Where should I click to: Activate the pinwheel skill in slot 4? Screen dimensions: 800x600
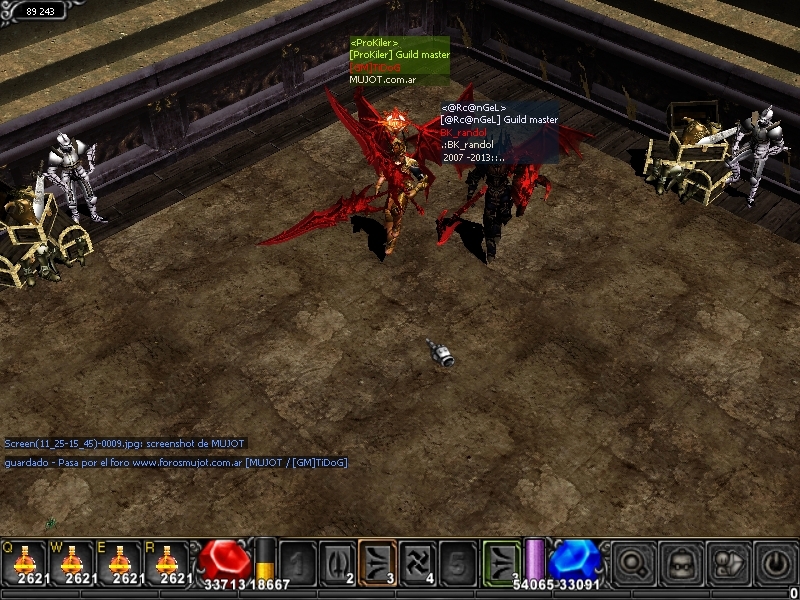[418, 562]
